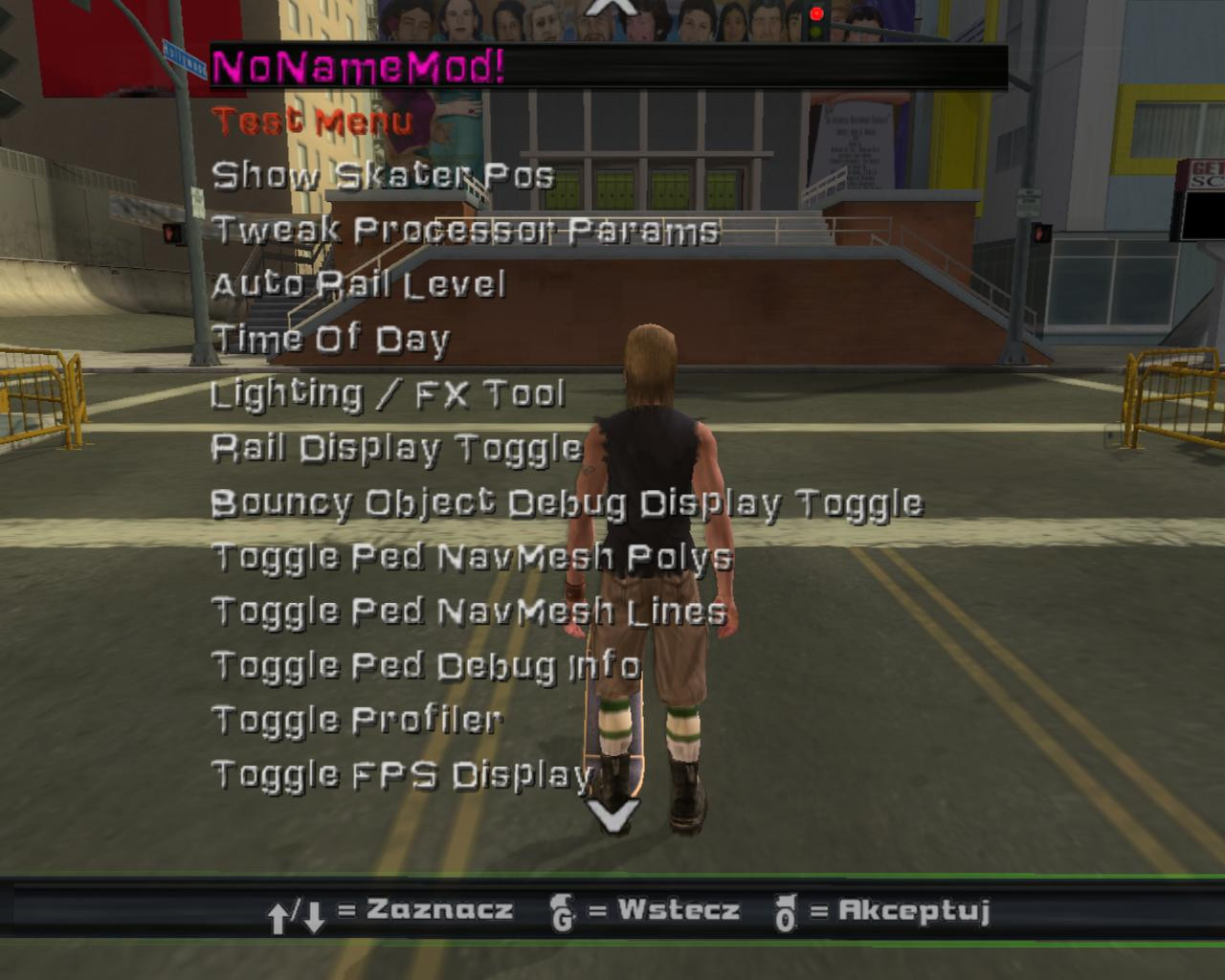Enable Bouncy Object Debug Display

coord(568,501)
